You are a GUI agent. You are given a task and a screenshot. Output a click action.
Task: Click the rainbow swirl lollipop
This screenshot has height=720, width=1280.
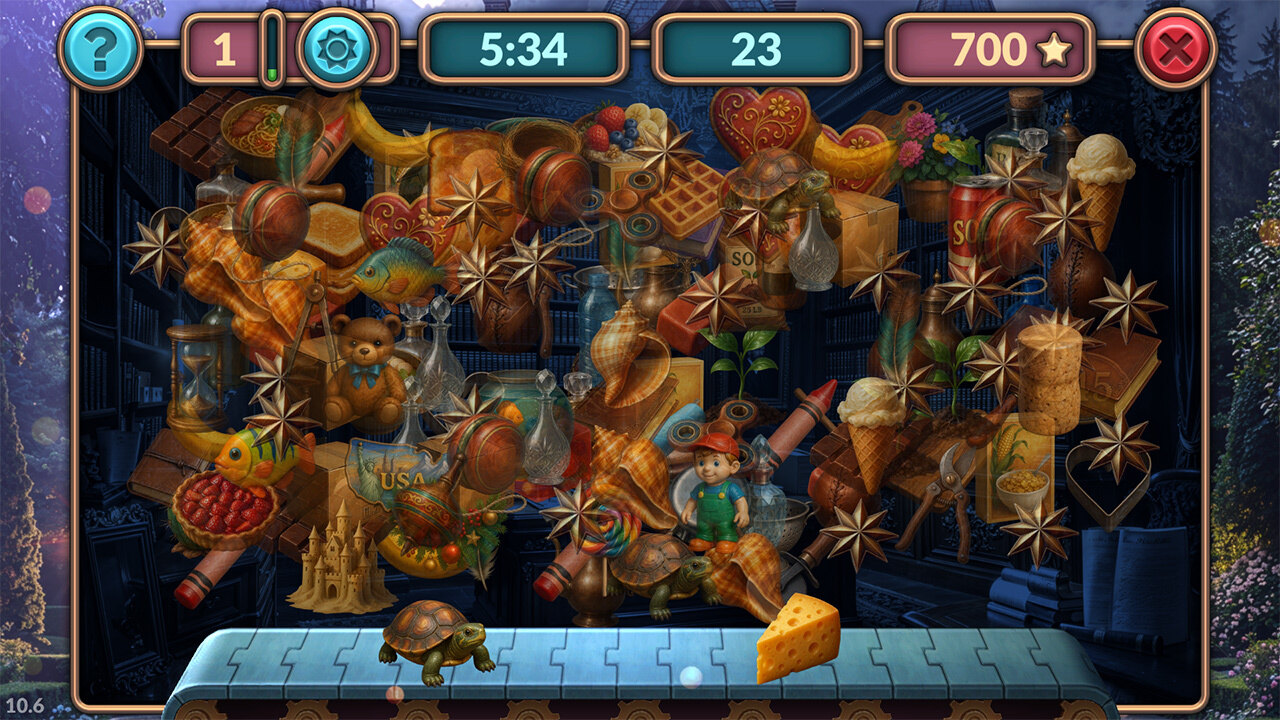[613, 532]
